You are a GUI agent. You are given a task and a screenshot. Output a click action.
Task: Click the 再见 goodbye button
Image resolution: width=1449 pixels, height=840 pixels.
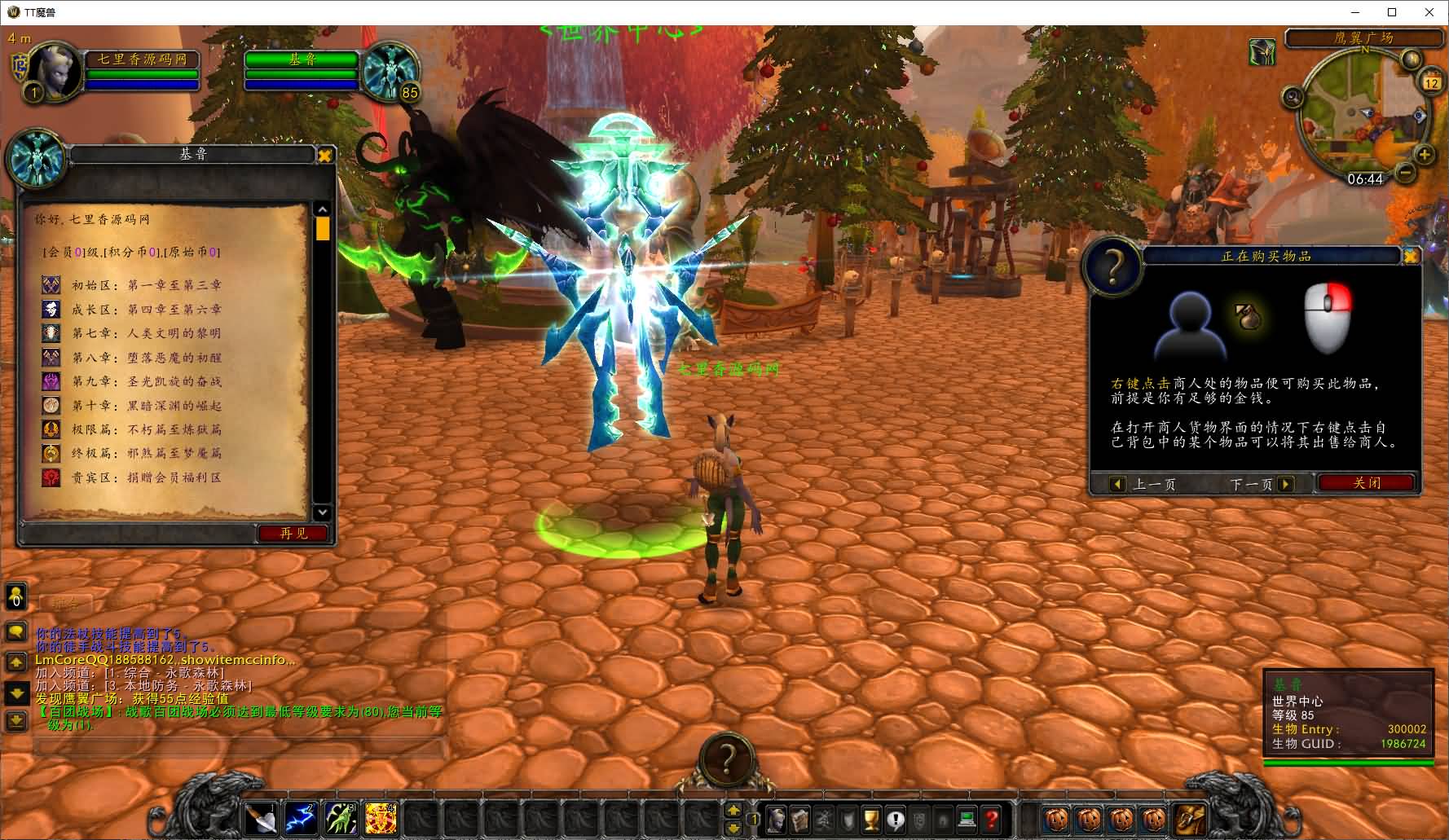pyautogui.click(x=293, y=533)
